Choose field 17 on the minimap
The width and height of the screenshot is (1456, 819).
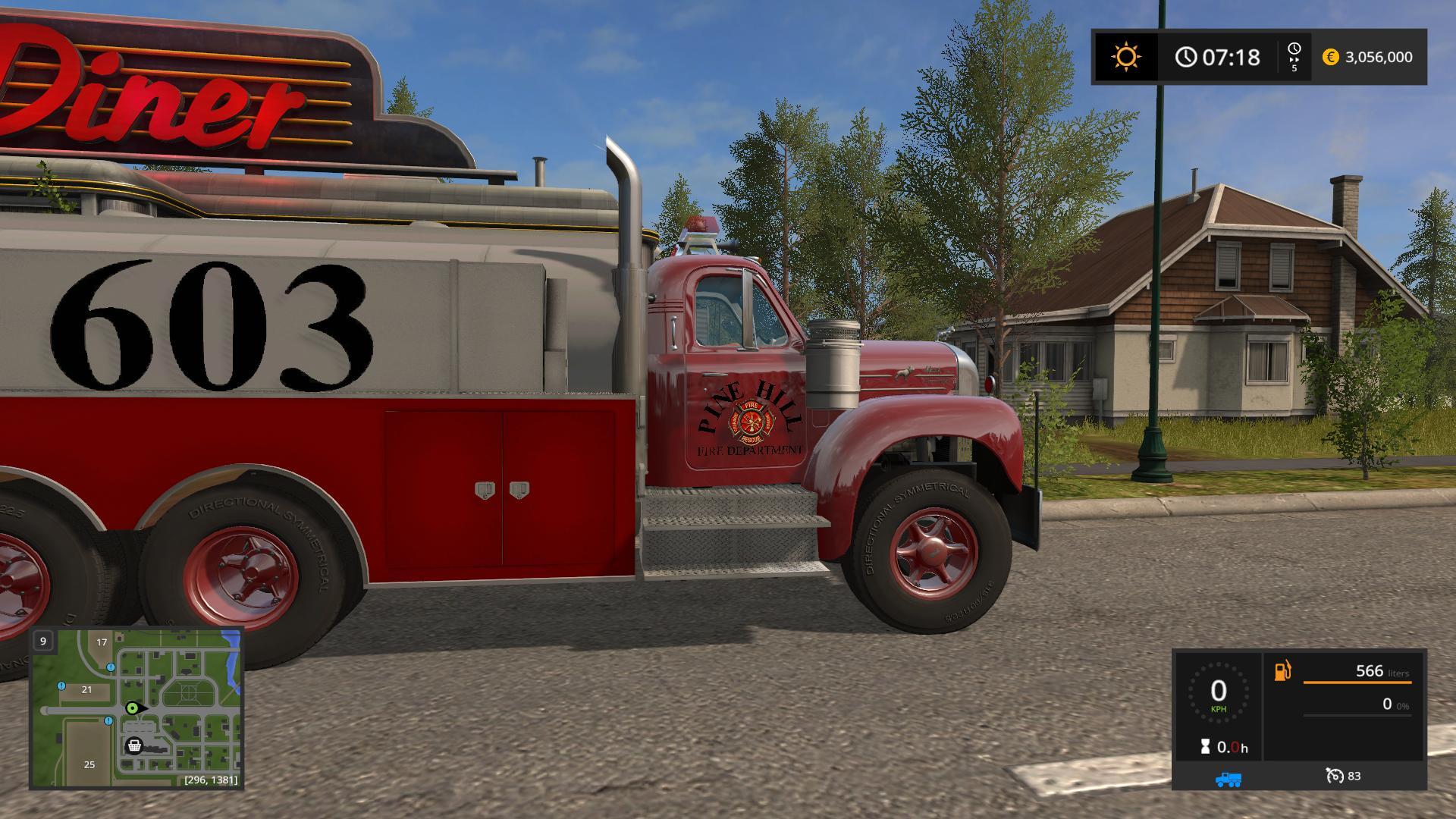pyautogui.click(x=102, y=642)
